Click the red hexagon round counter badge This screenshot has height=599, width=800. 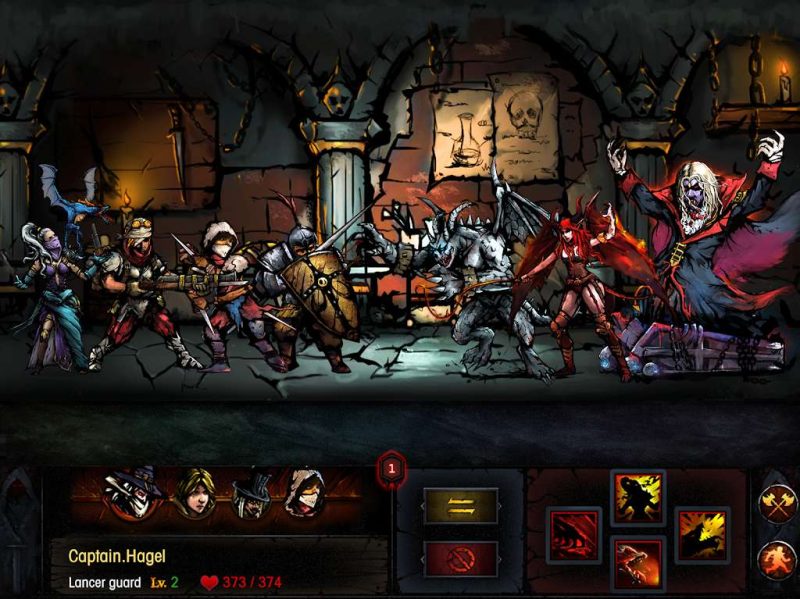coord(392,467)
